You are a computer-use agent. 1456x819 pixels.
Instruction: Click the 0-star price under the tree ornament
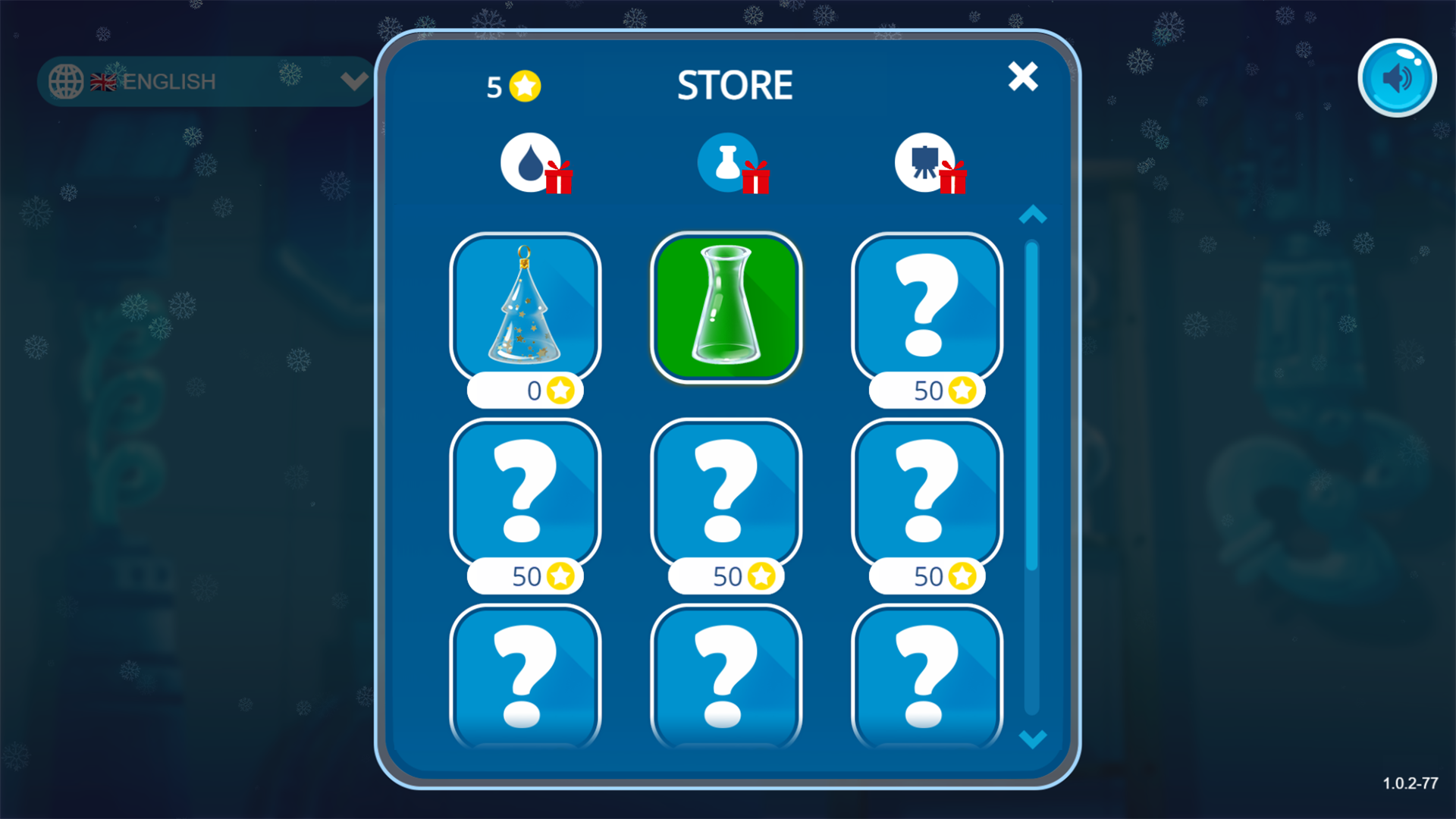(526, 391)
